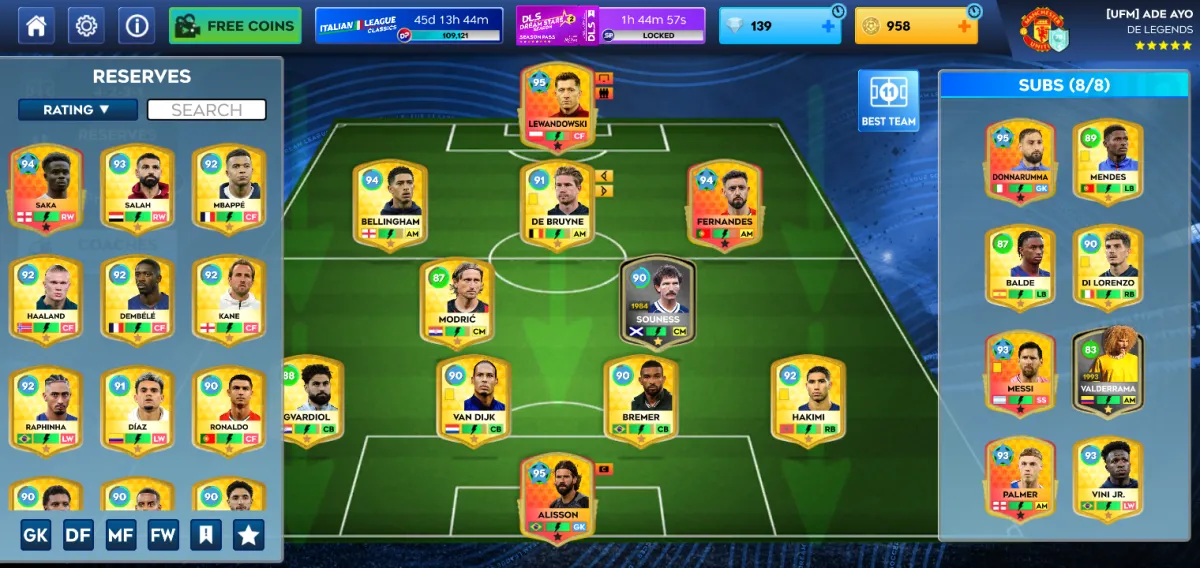1200x568 pixels.
Task: Toggle the star favorites filter
Action: point(248,535)
